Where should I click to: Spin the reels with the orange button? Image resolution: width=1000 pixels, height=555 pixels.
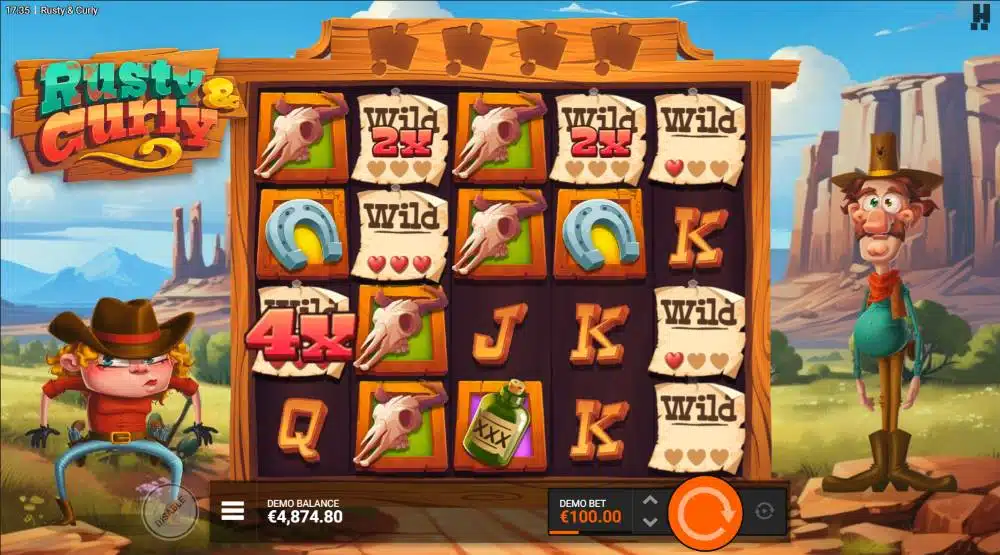tap(704, 511)
